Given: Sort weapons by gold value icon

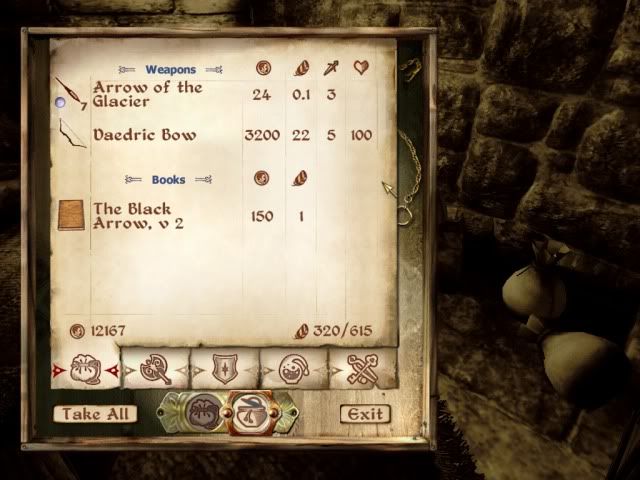Looking at the screenshot, I should [263, 69].
